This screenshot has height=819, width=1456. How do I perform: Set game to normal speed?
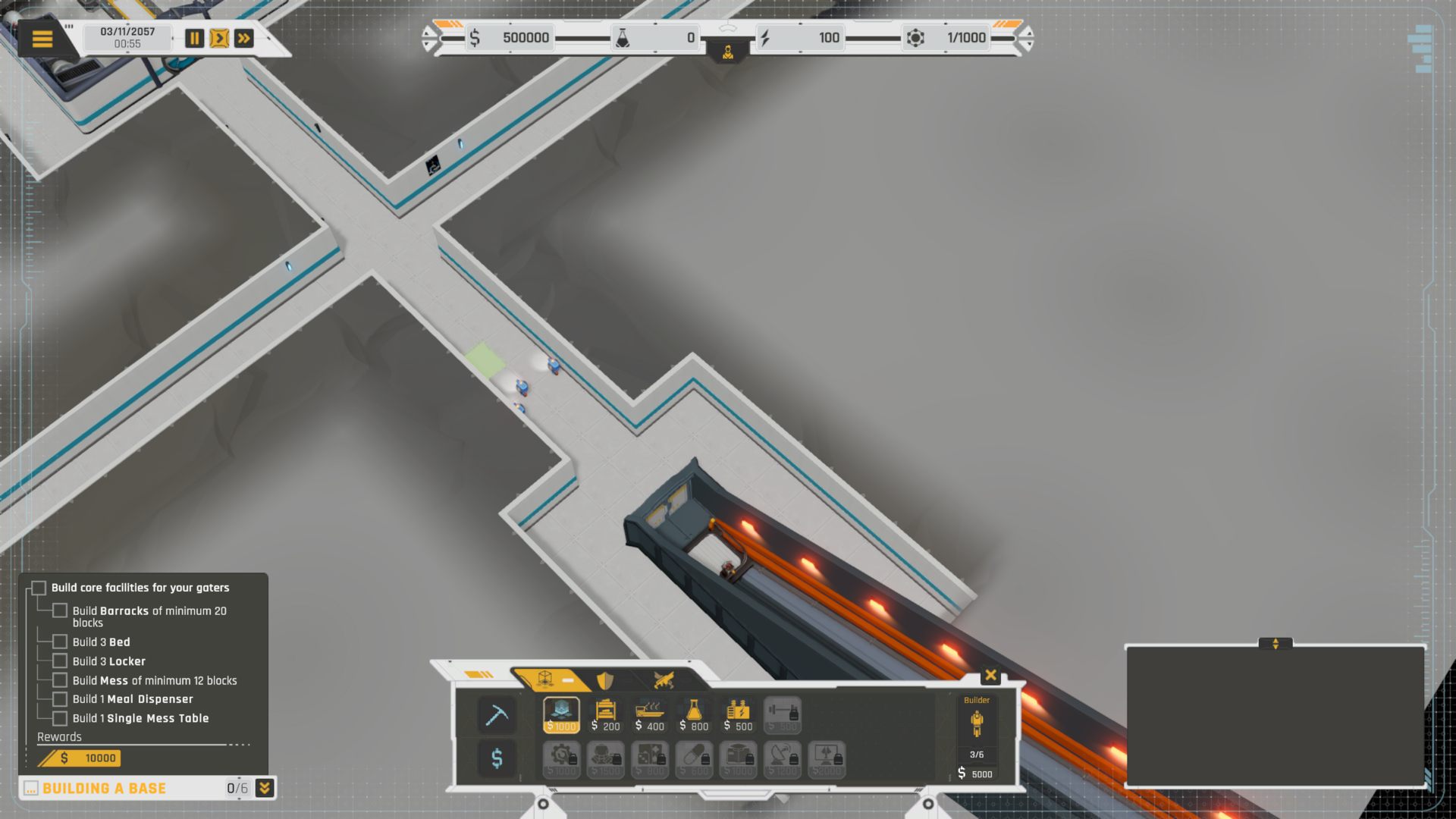pos(219,39)
